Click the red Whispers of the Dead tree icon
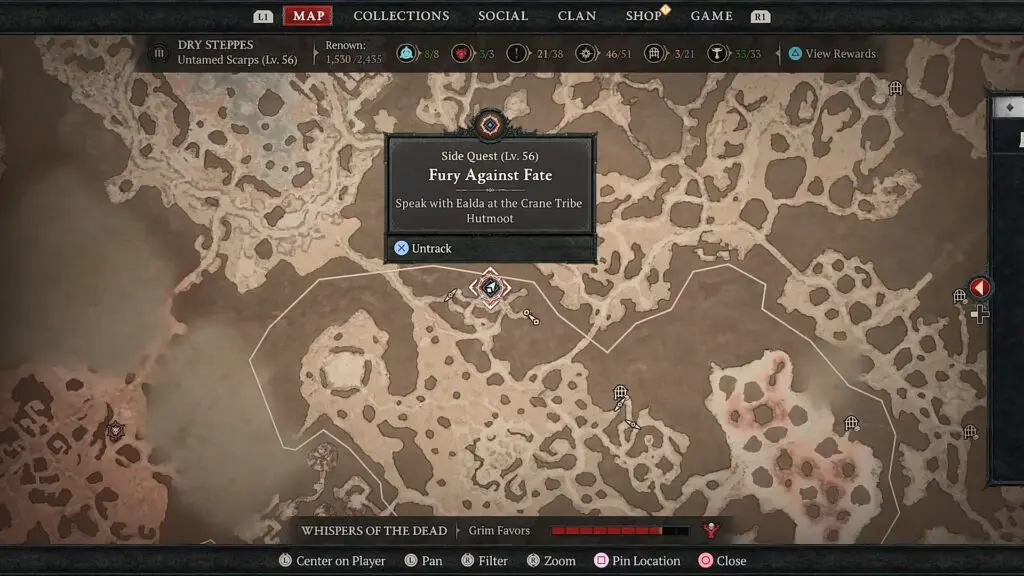 [712, 531]
